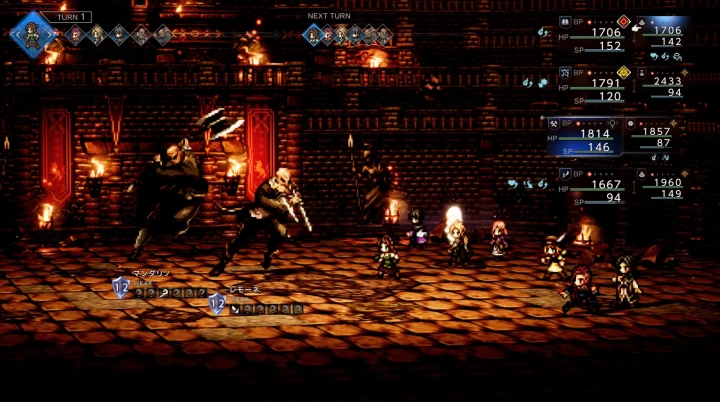
Task: Select the reserve member panel with 1960 HP
Action: pyautogui.click(x=662, y=188)
